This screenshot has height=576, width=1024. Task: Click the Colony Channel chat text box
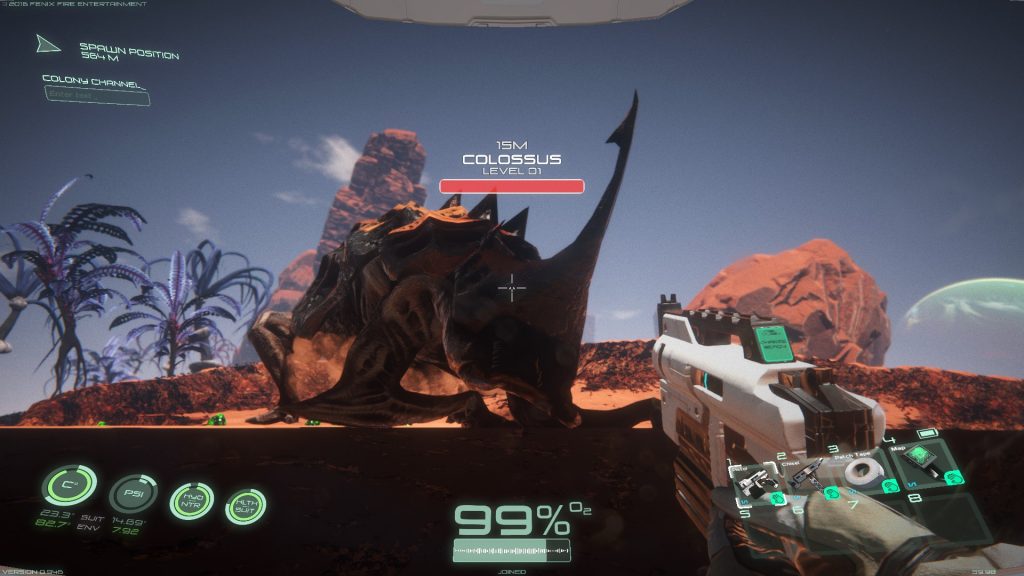point(97,95)
